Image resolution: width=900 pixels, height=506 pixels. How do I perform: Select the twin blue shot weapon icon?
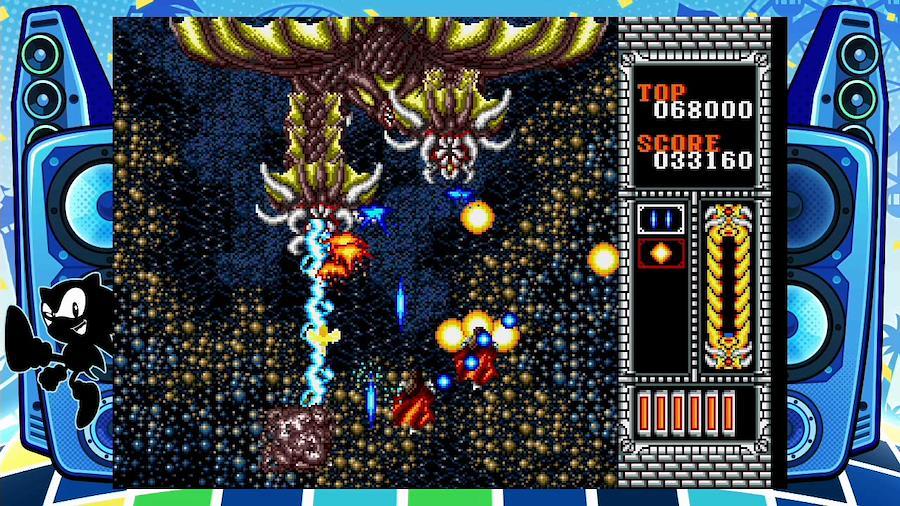[661, 219]
